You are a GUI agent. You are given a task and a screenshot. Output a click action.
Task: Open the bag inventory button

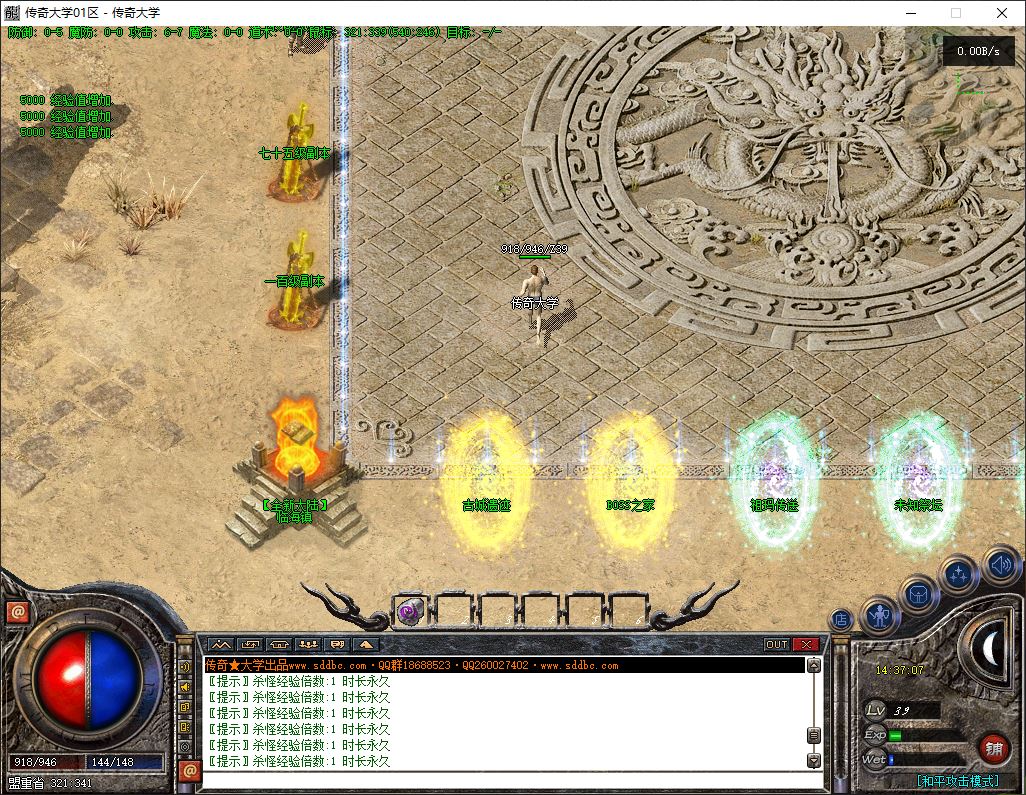(x=919, y=596)
